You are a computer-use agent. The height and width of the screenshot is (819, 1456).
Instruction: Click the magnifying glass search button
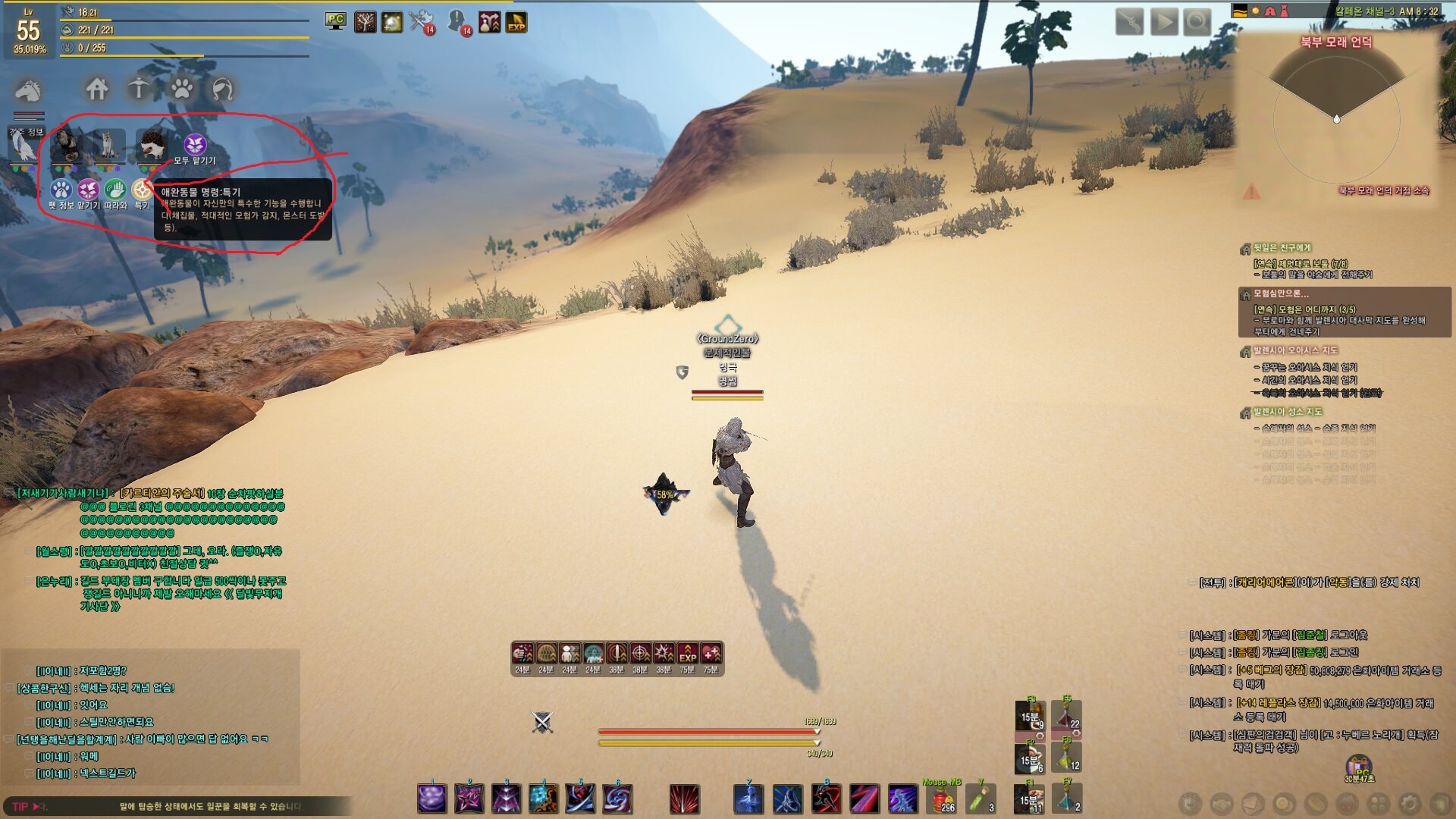click(x=1197, y=21)
